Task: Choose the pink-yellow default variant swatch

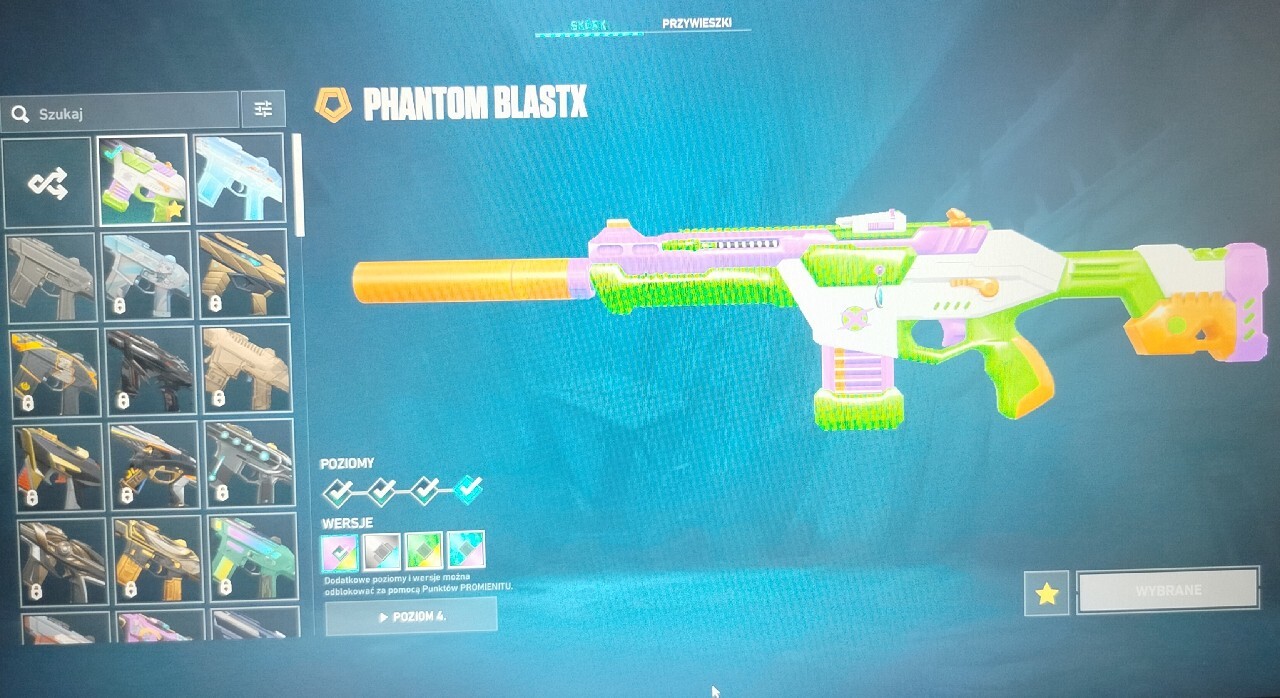Action: [338, 551]
